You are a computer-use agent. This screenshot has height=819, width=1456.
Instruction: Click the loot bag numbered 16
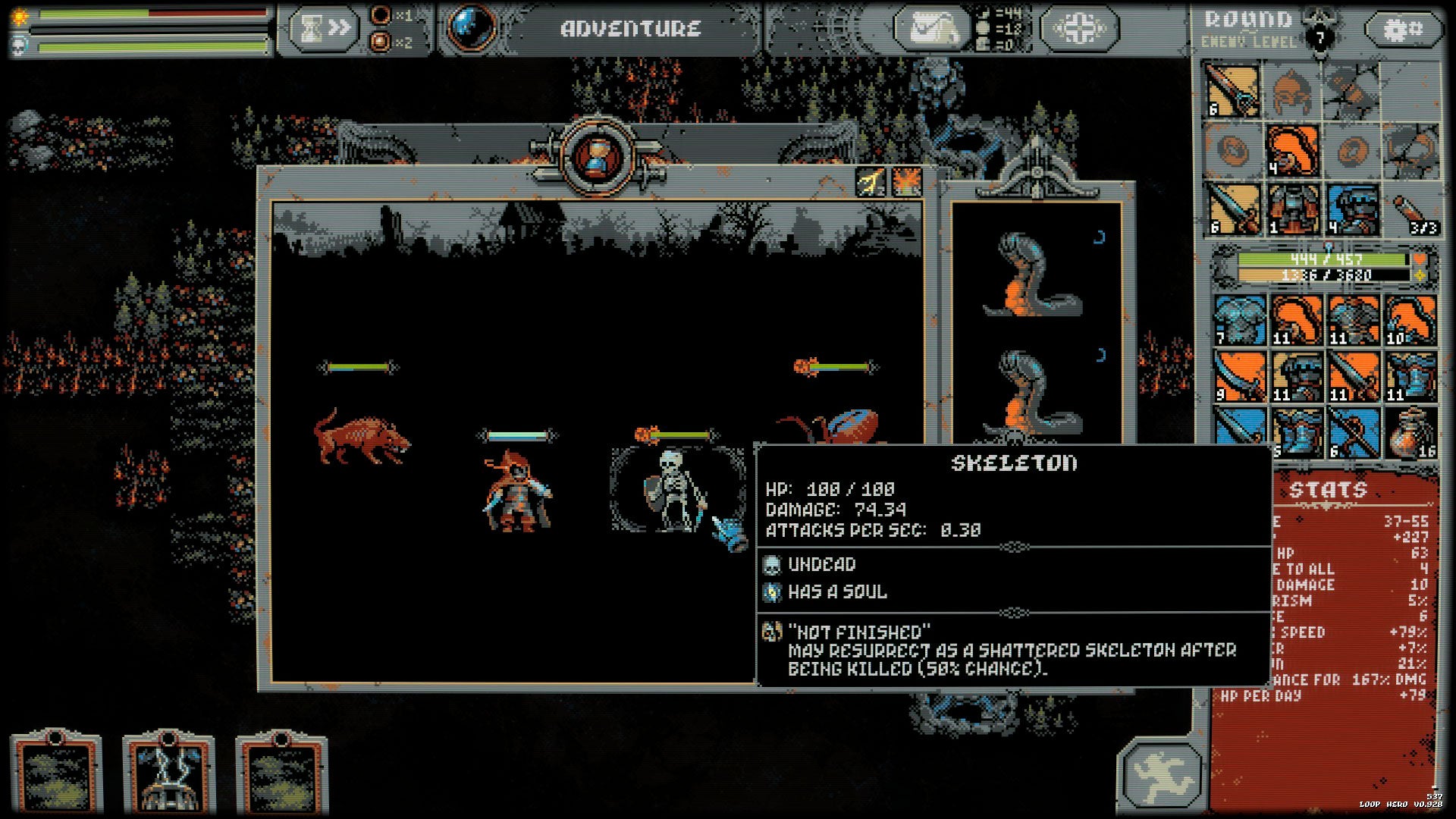click(x=1410, y=433)
